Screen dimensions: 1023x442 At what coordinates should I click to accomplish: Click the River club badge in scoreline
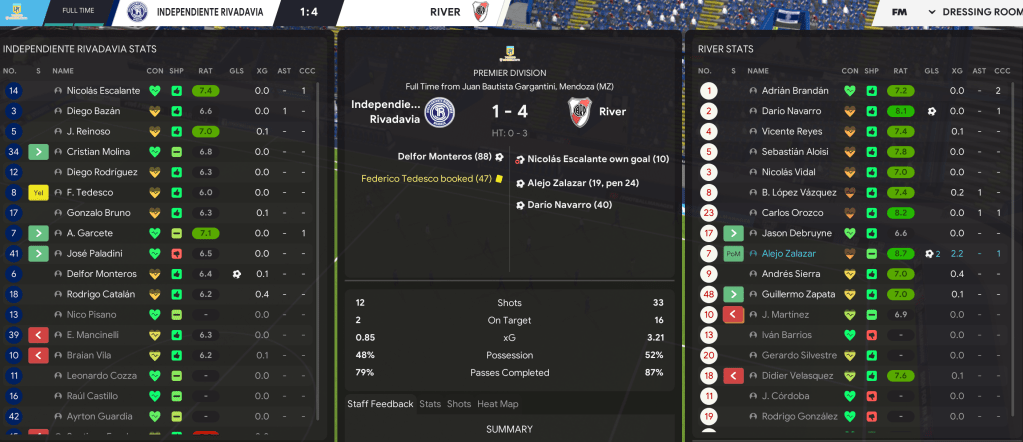point(579,113)
